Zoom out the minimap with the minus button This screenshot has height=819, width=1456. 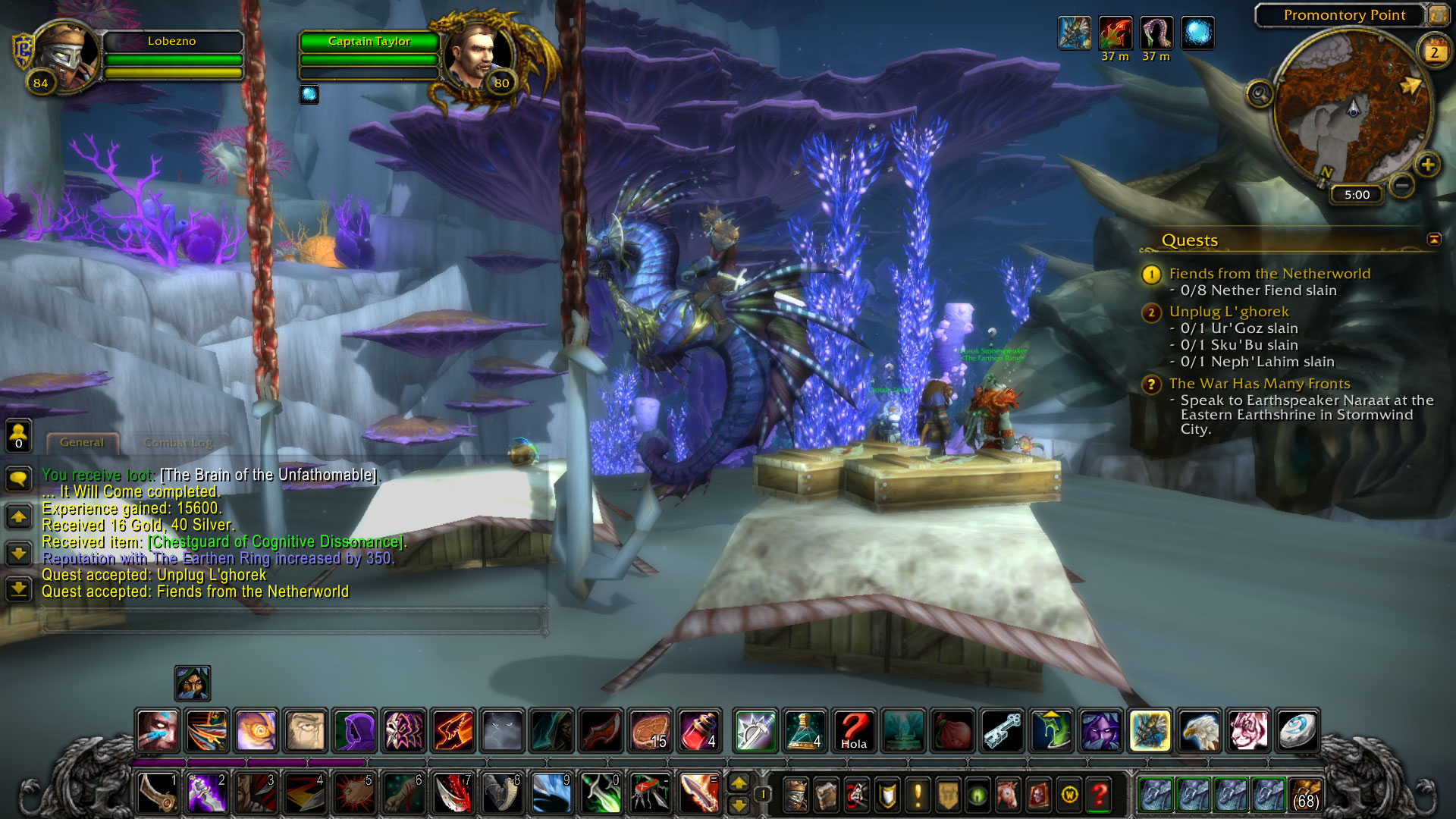1402,184
